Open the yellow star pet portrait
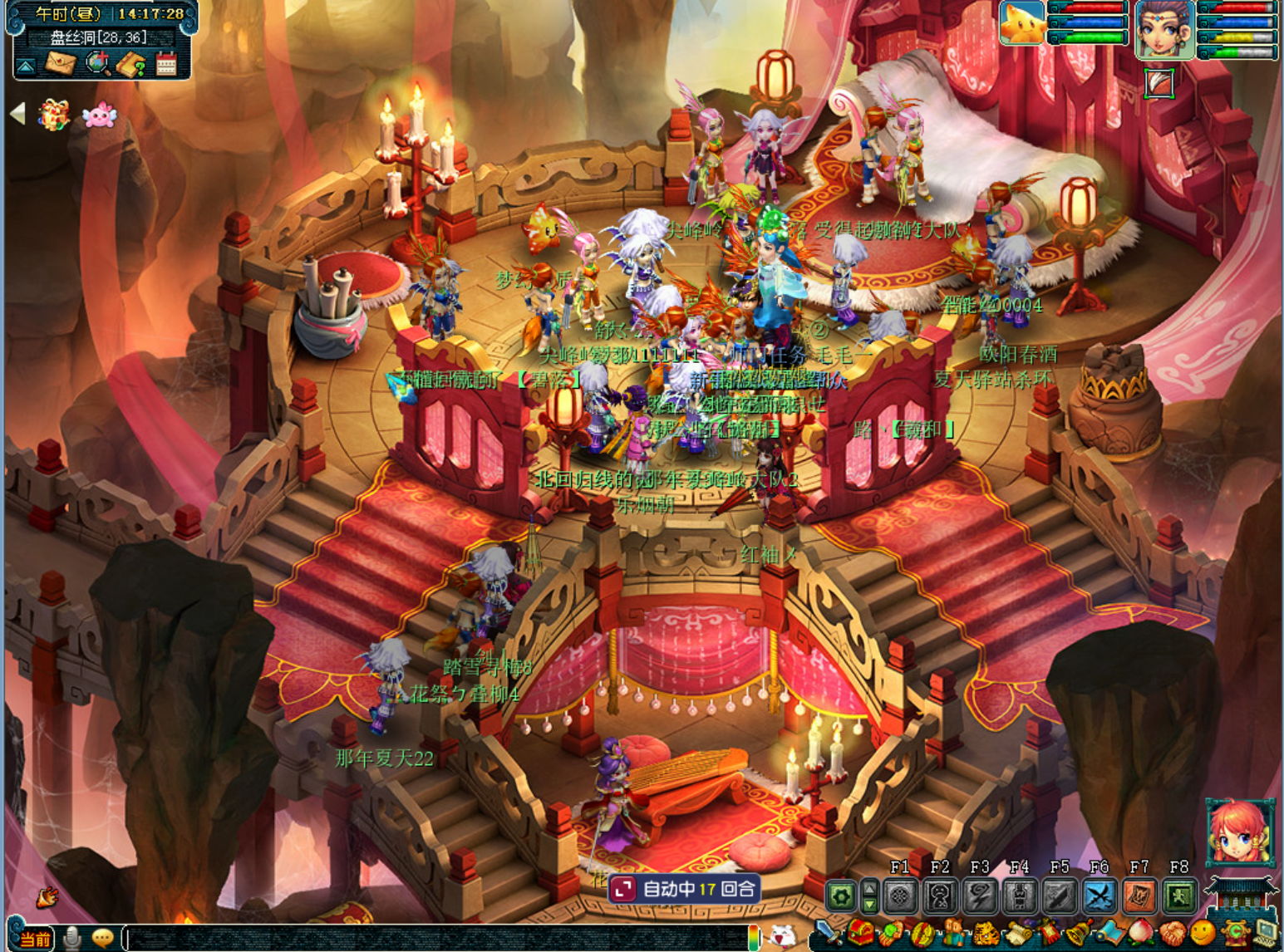This screenshot has height=952, width=1284. click(x=1022, y=23)
